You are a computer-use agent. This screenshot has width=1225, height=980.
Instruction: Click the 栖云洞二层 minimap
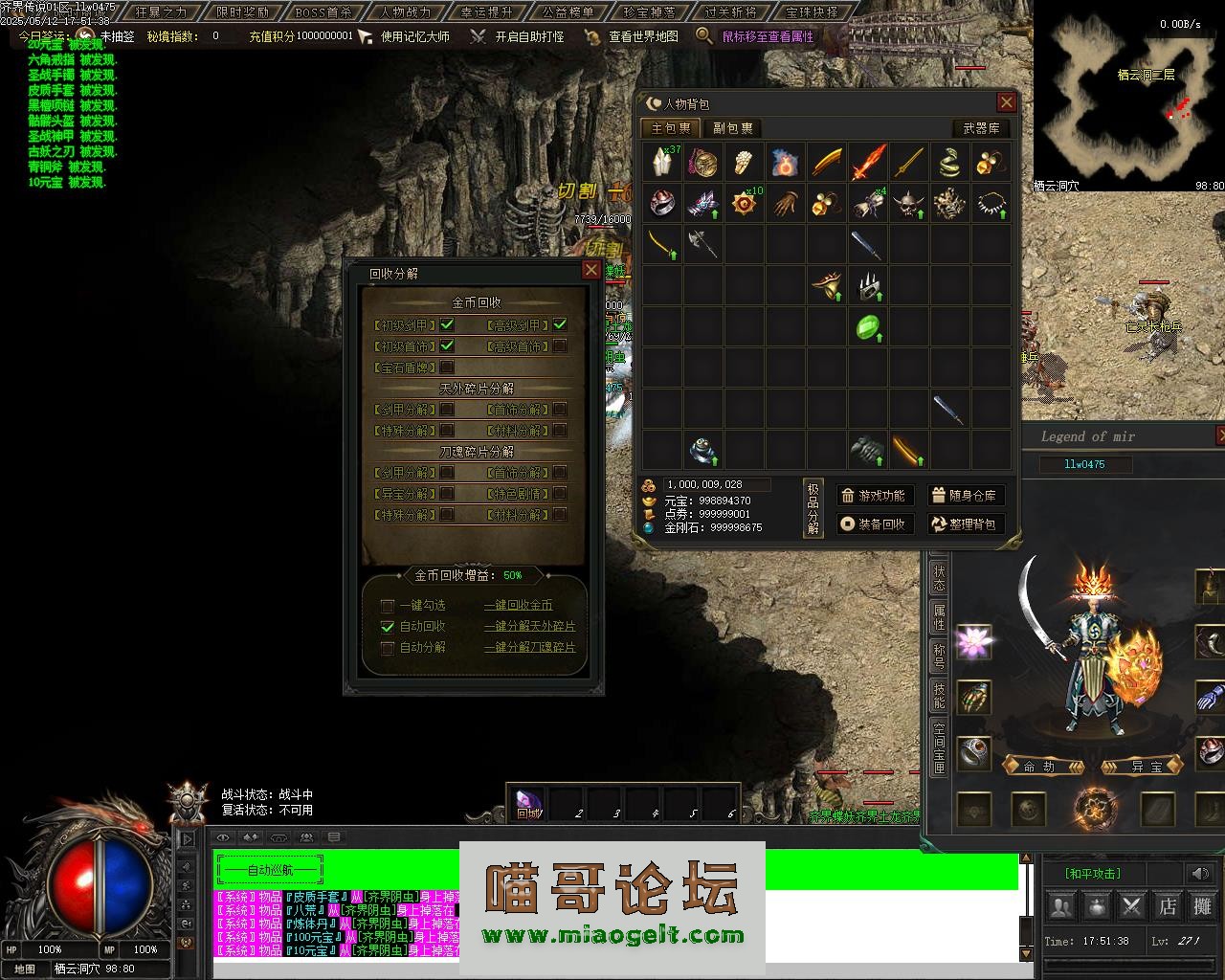point(1128,96)
